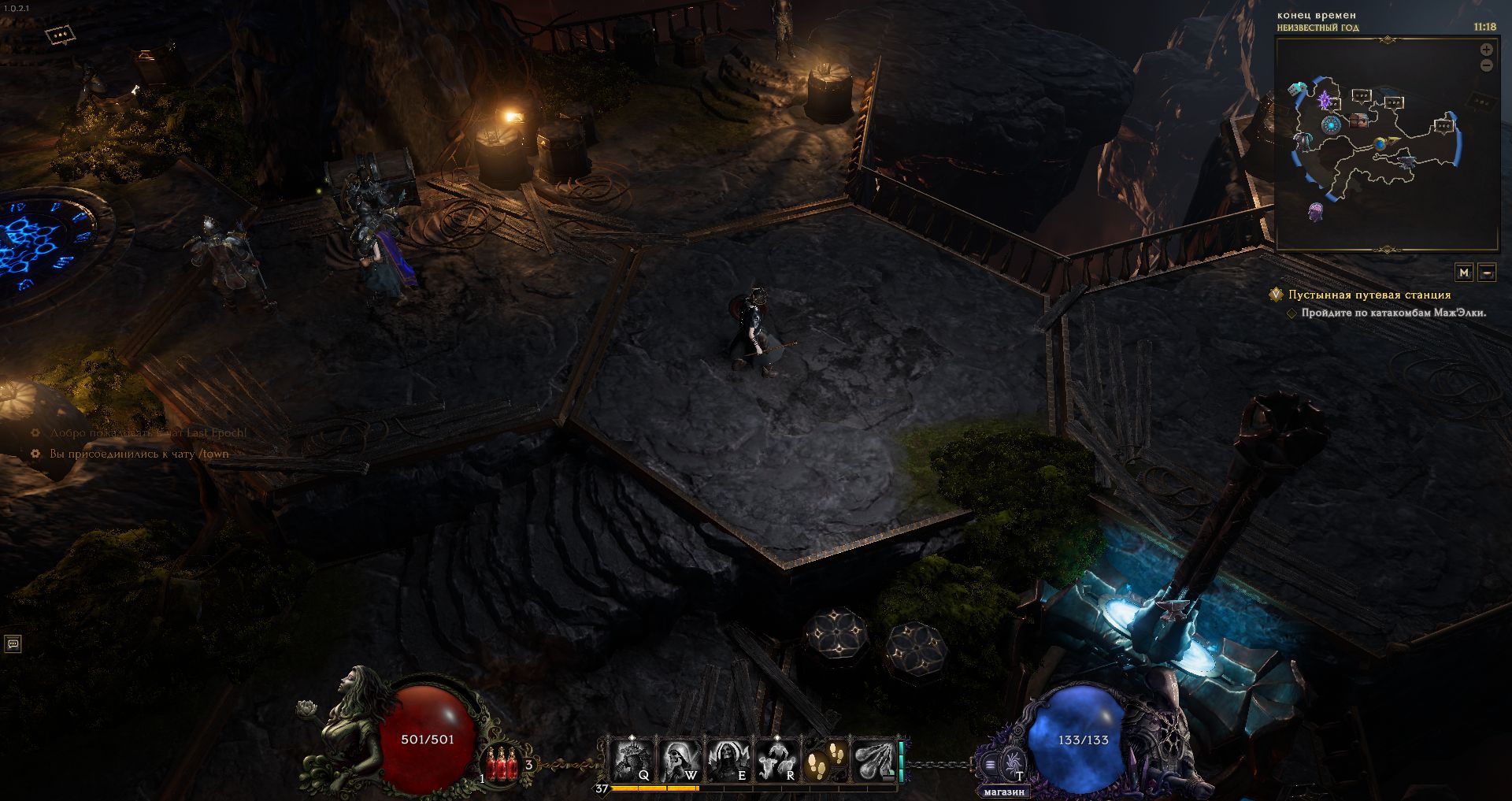Click the anvil forge marker on minimap
This screenshot has width=1512, height=801.
point(1408,161)
